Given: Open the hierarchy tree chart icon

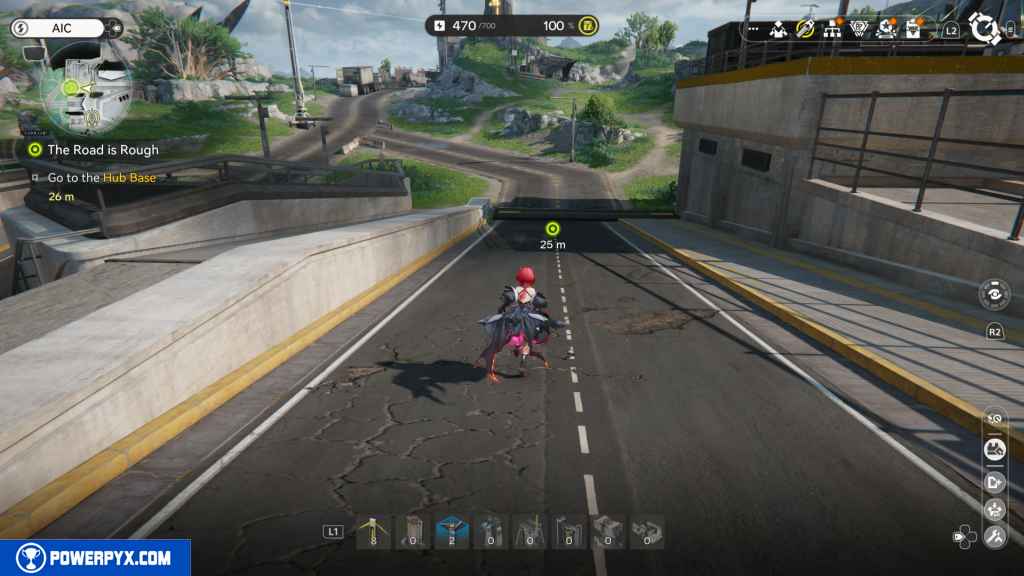Looking at the screenshot, I should (831, 29).
